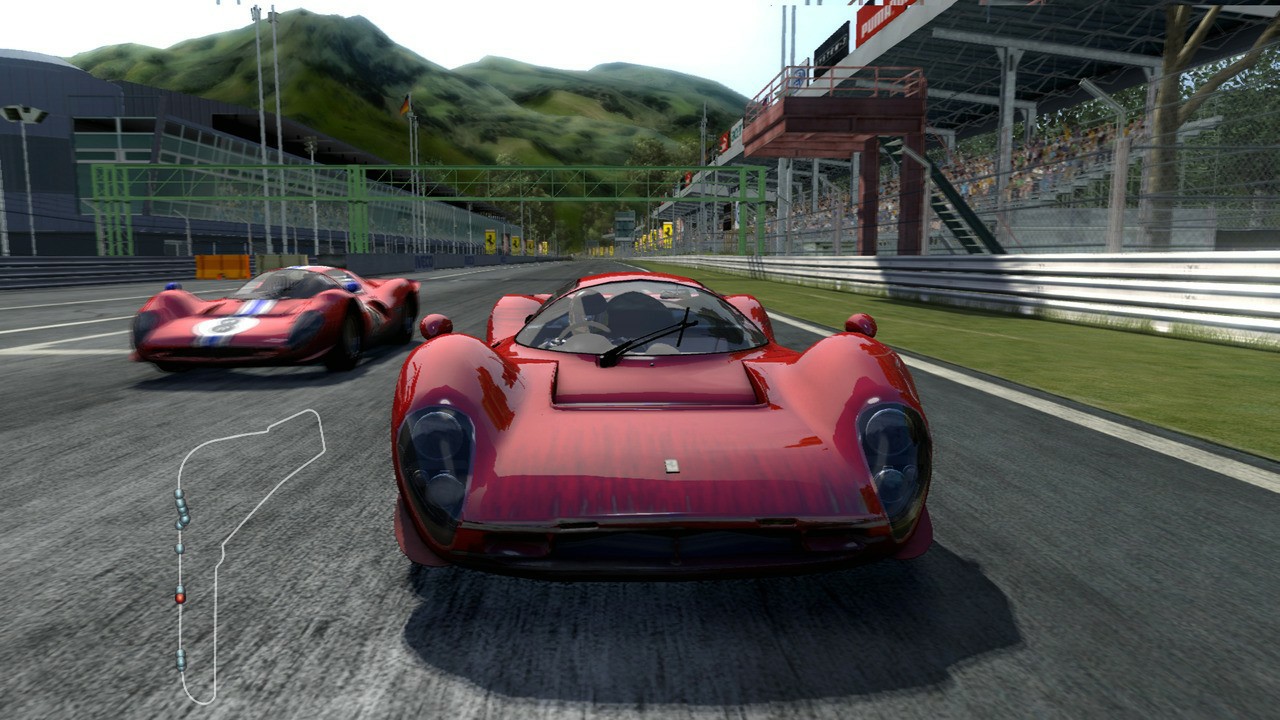Select the red player marker on the minimap
Viewport: 1280px width, 720px height.
[180, 599]
